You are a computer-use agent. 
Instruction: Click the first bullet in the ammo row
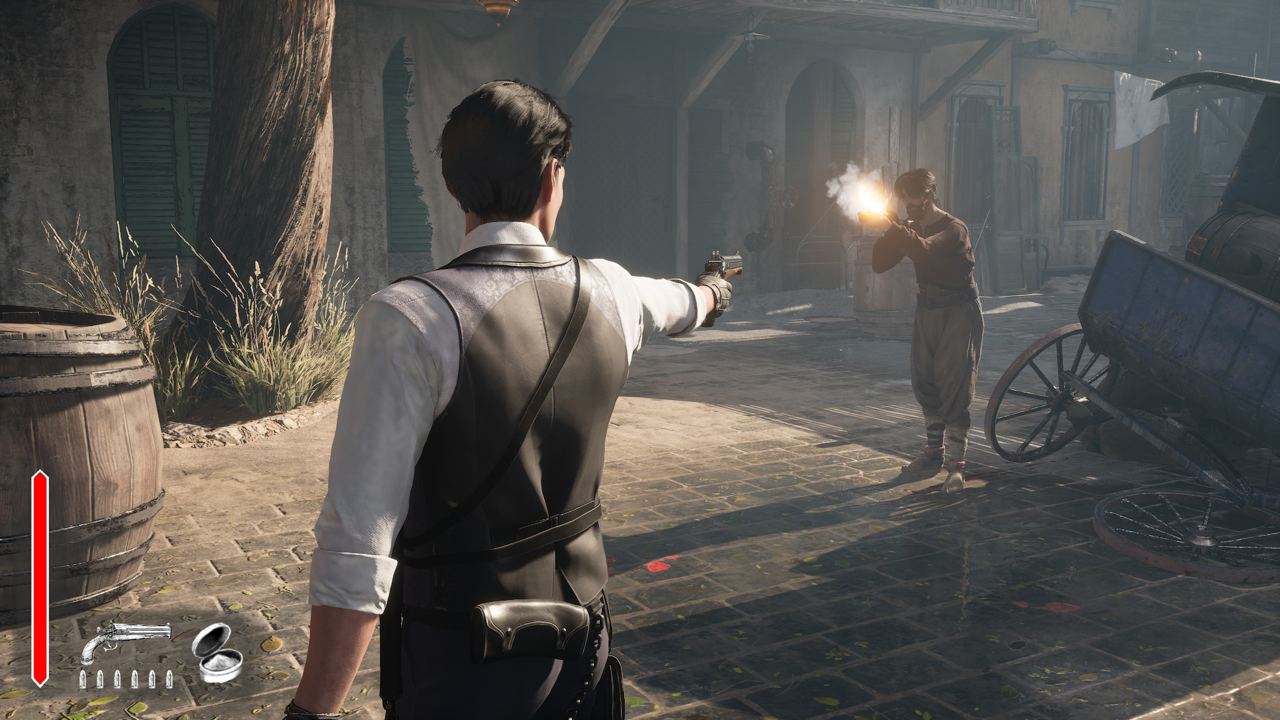click(82, 678)
